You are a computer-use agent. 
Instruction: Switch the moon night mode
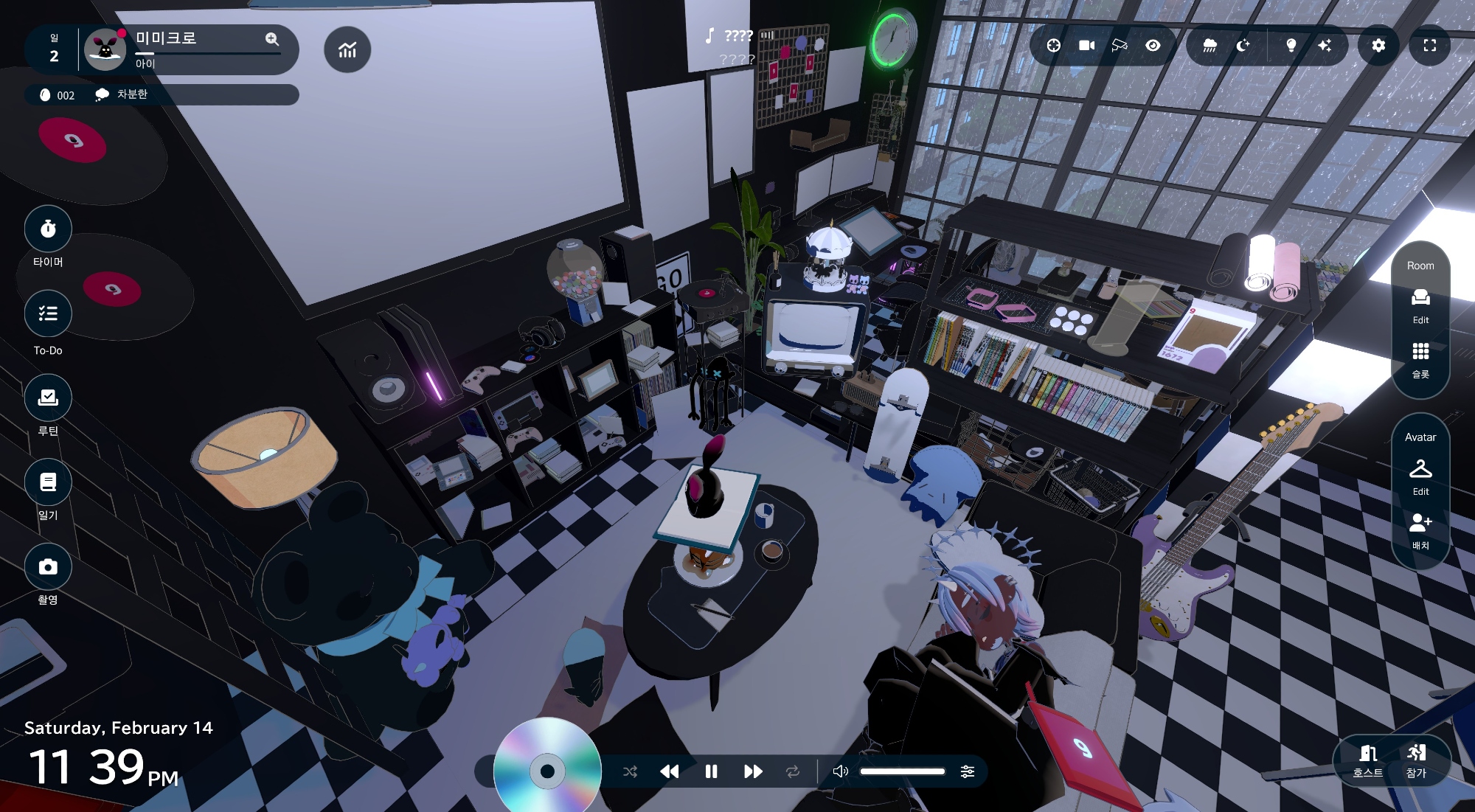tap(1243, 46)
